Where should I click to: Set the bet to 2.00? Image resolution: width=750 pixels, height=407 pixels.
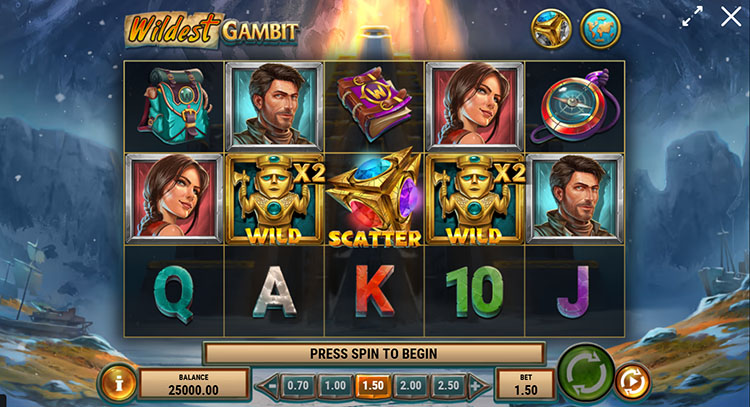pos(411,385)
